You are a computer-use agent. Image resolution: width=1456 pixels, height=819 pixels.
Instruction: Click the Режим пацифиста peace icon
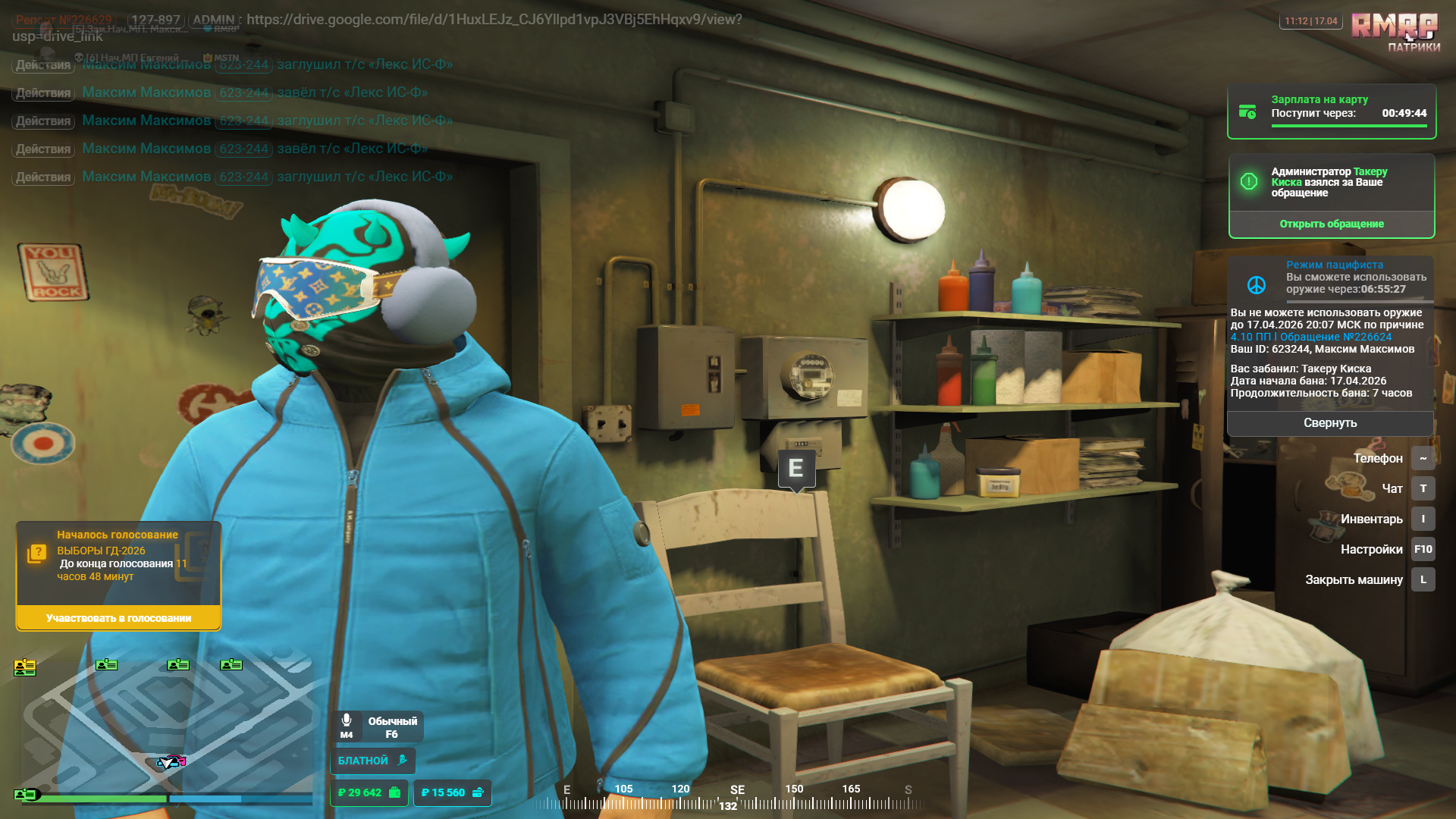pos(1257,285)
